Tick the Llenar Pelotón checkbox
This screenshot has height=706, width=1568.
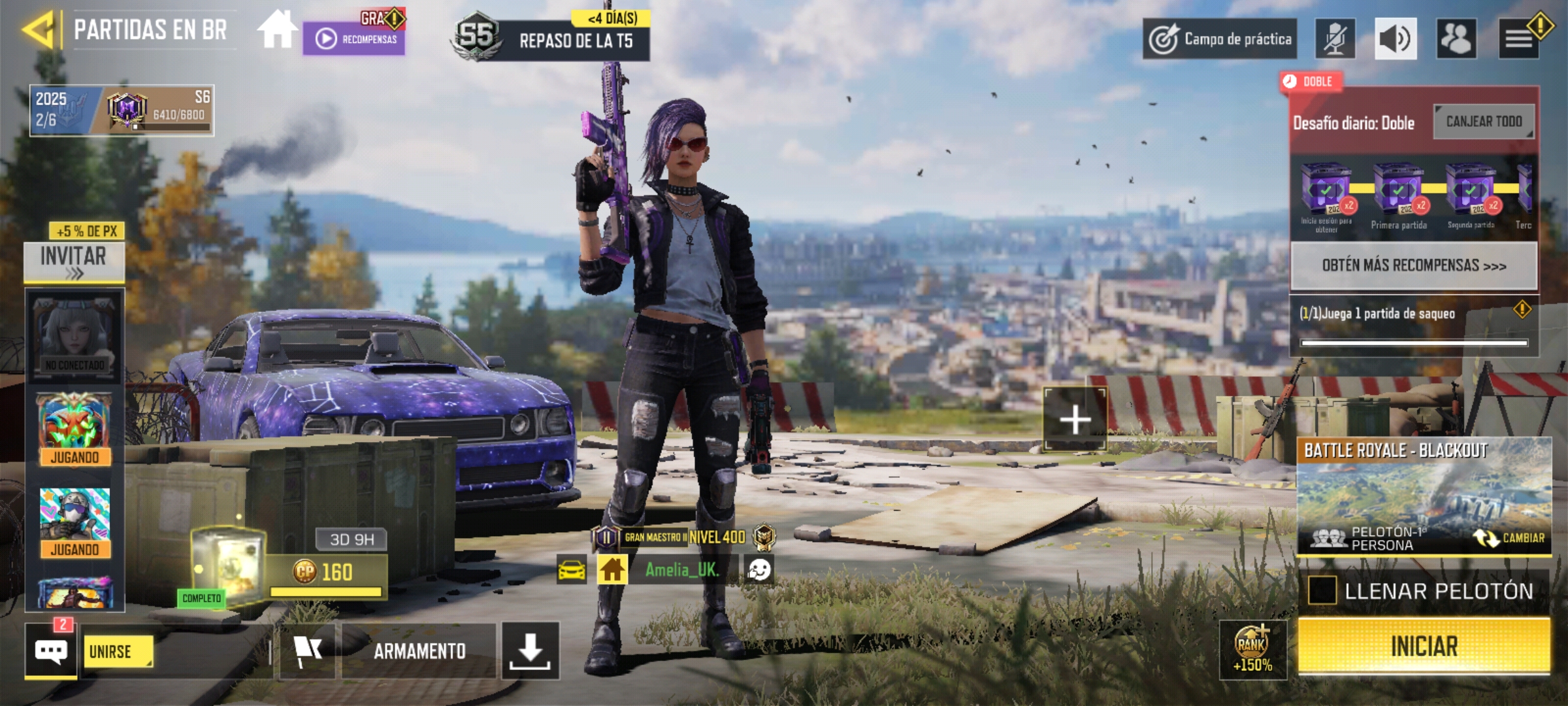[1322, 591]
